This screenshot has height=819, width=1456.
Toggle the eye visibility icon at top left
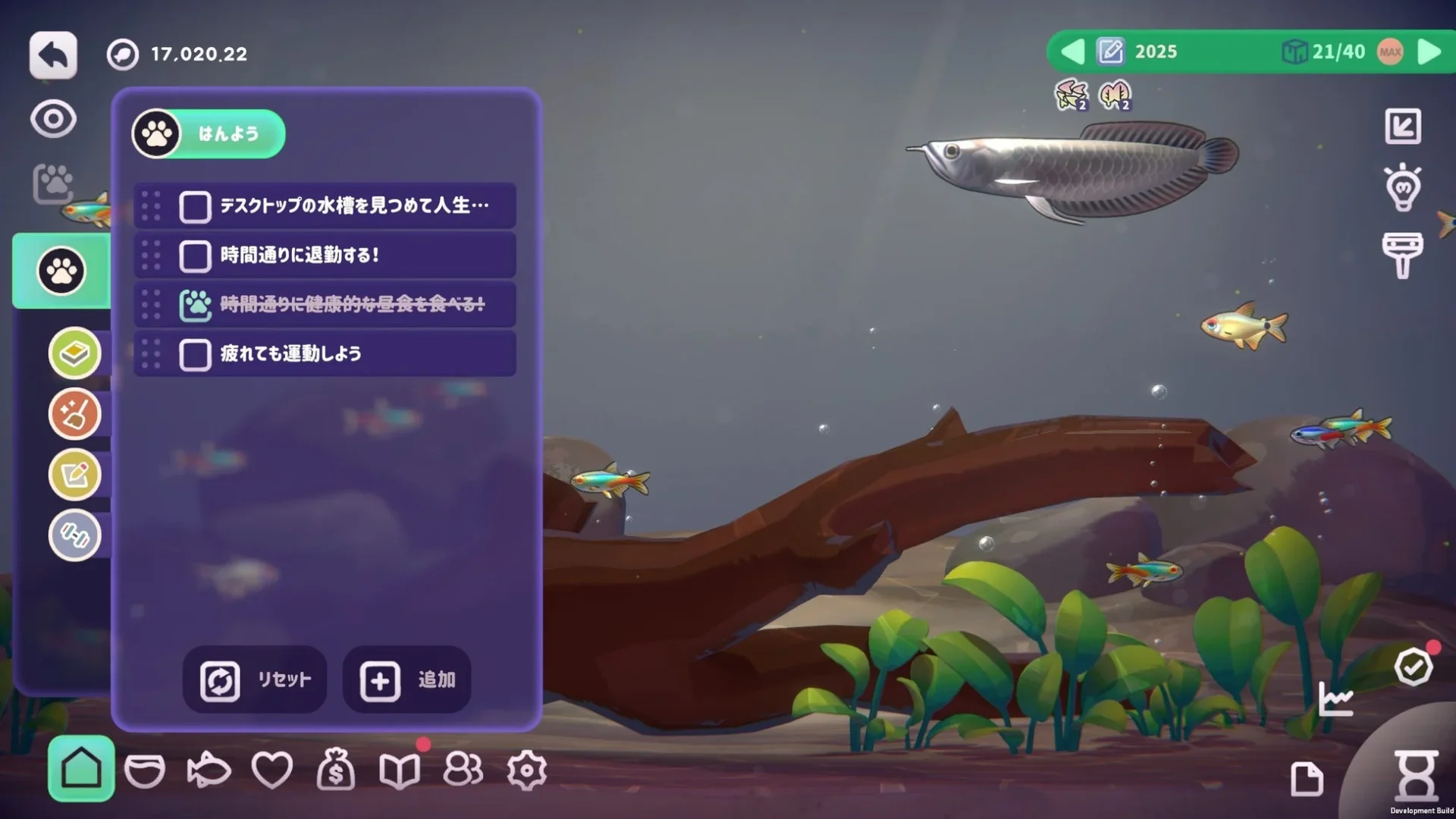(52, 119)
